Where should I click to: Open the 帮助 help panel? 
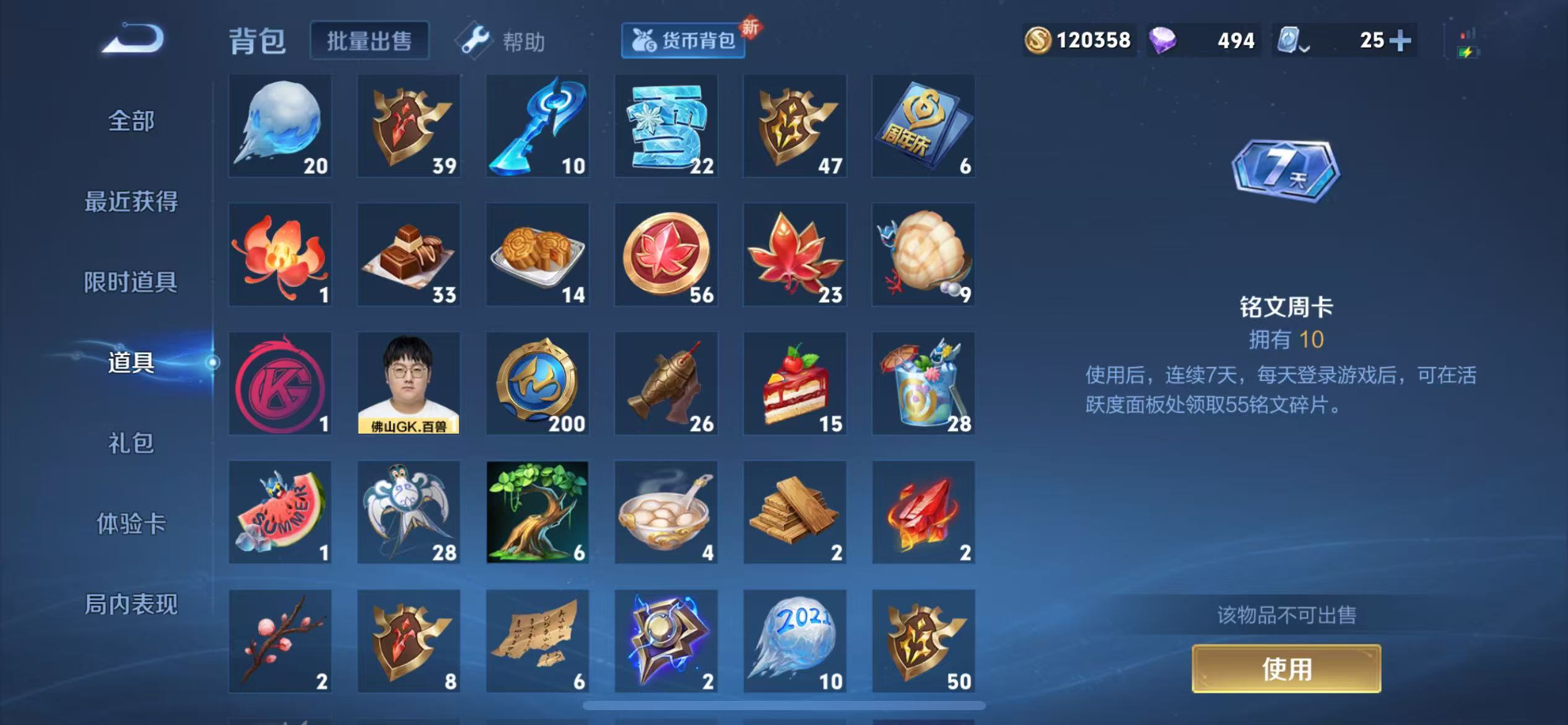click(502, 42)
